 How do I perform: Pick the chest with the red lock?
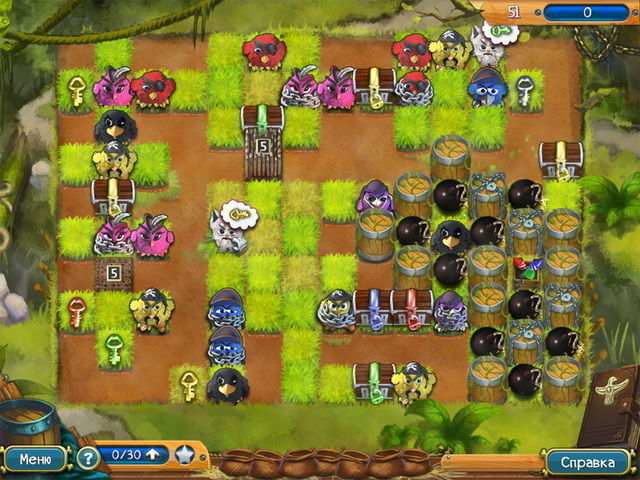[x=410, y=309]
